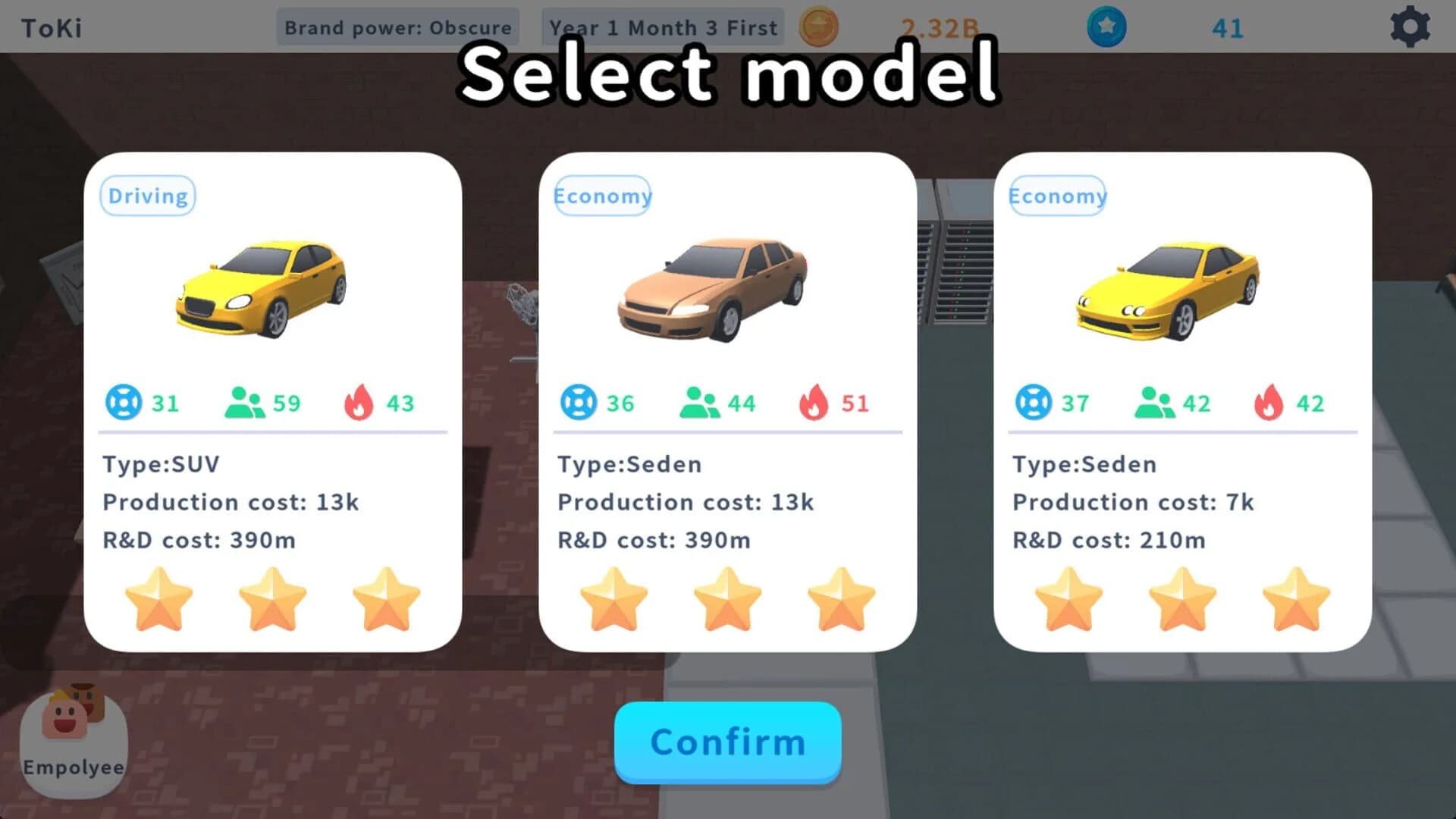The height and width of the screenshot is (819, 1456).
Task: Open the settings gear icon
Action: click(x=1410, y=27)
